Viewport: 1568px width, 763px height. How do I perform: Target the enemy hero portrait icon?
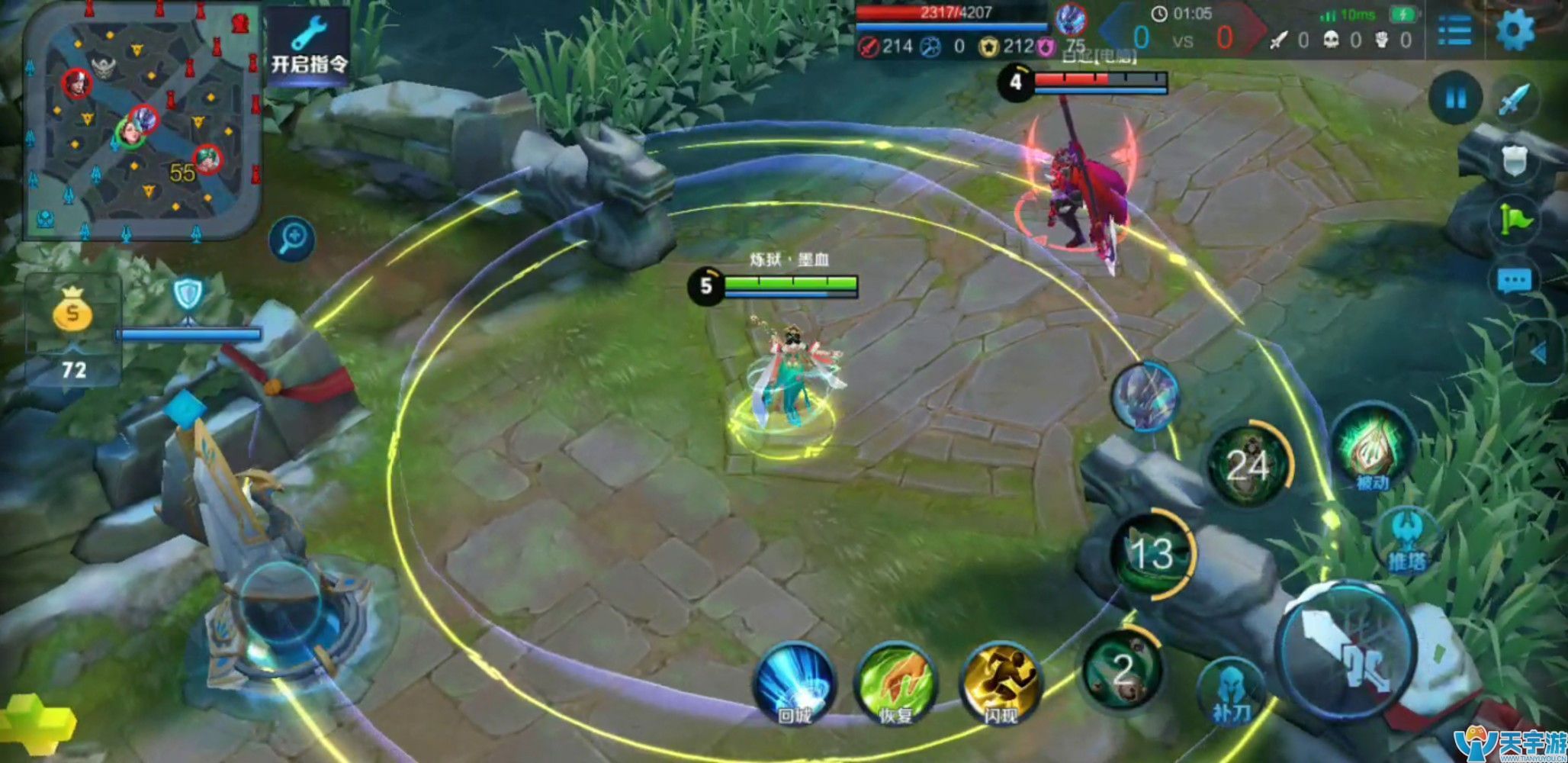point(1145,396)
